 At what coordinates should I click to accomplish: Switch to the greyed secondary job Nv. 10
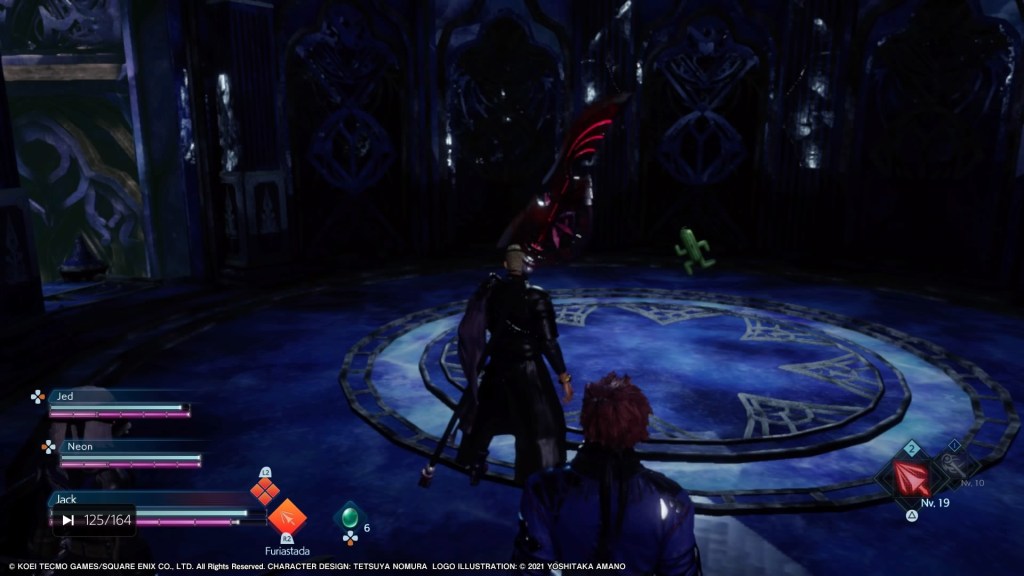[x=956, y=465]
